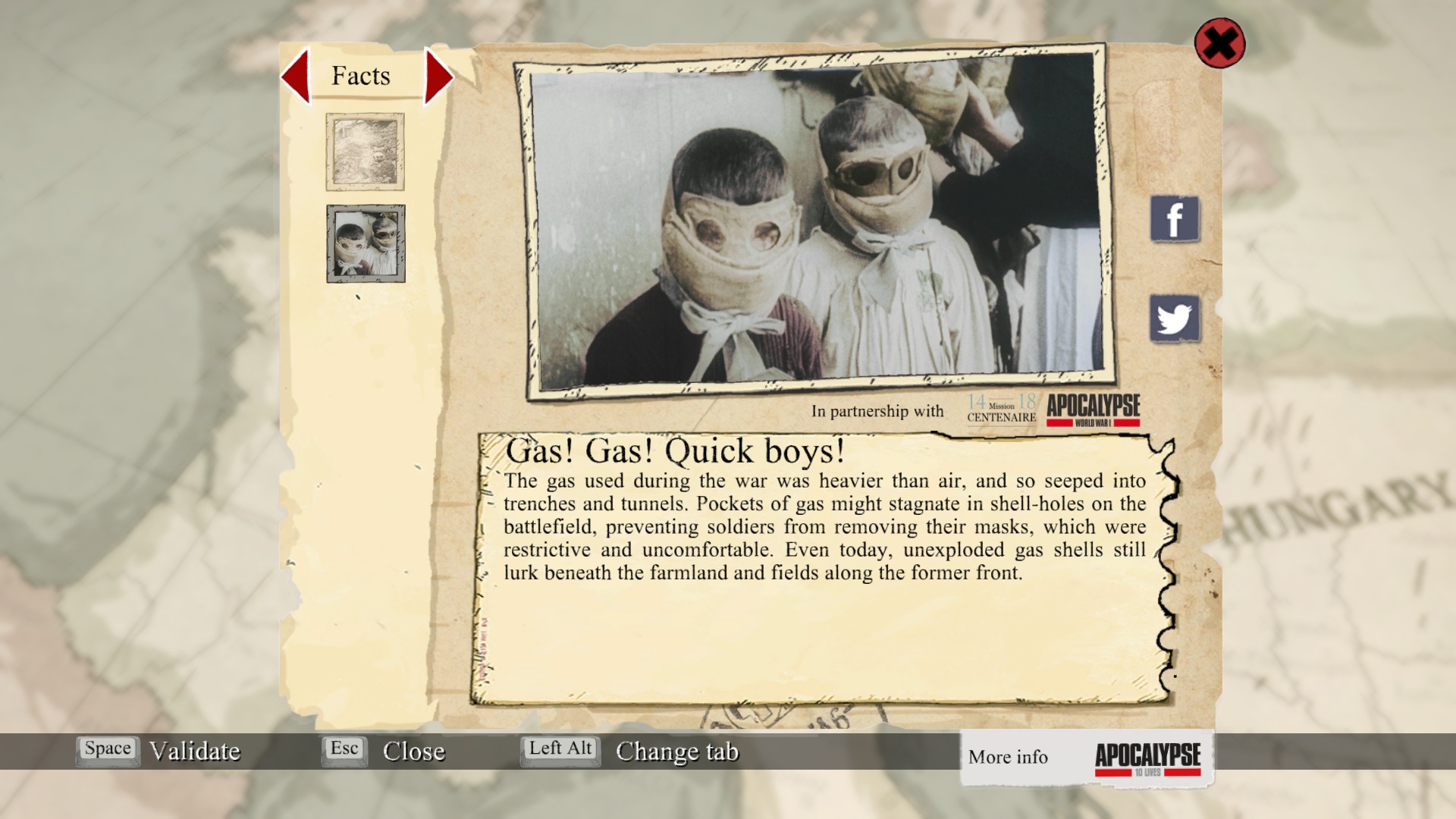
Task: Go to the previous tab with the left red arrow
Action: tap(297, 76)
